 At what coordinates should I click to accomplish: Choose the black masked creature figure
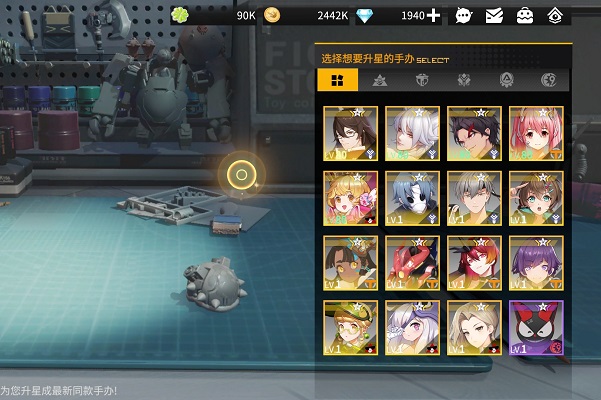536,328
